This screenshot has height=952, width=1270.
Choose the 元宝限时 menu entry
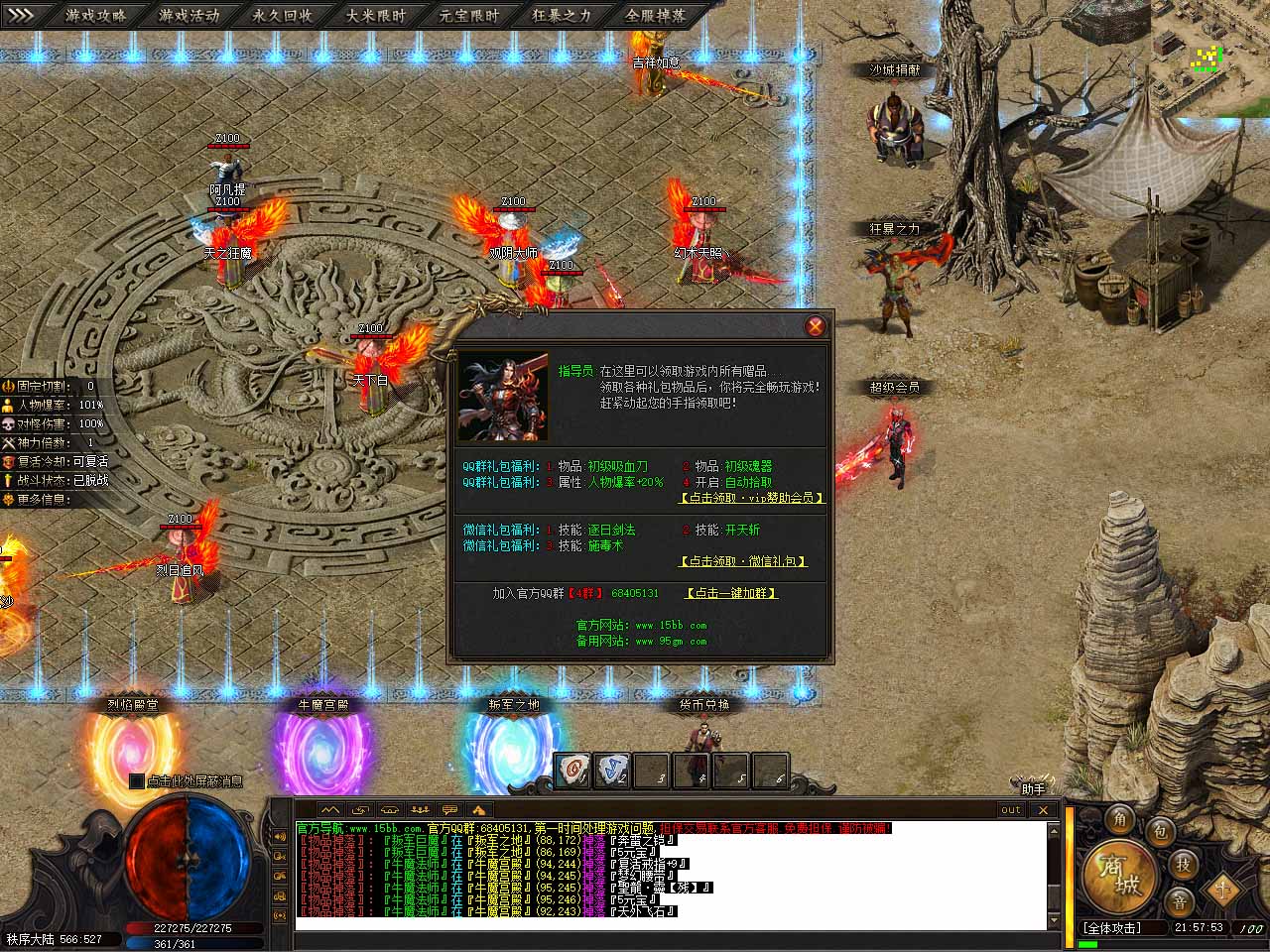click(469, 15)
